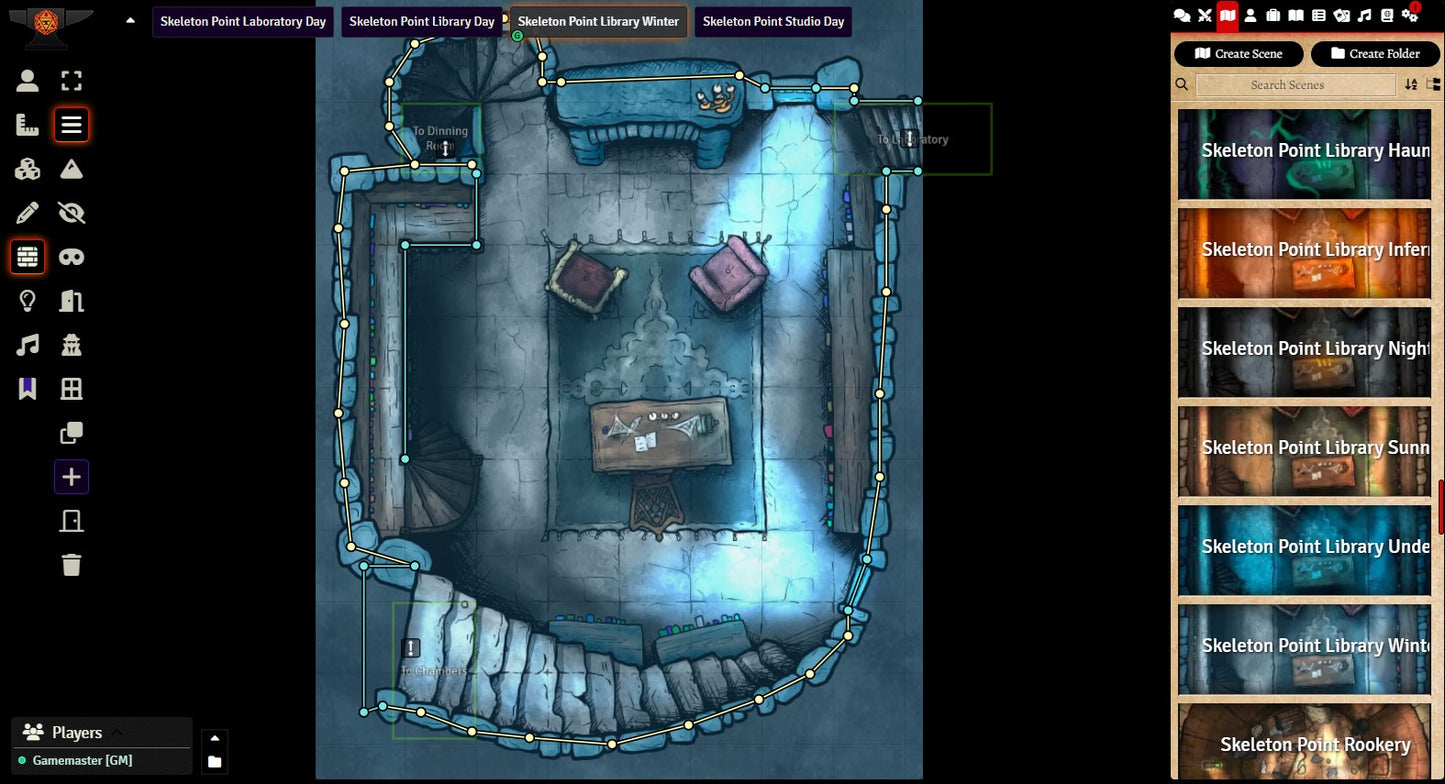Go to Skeleton Point Studio Day scene
This screenshot has width=1445, height=784.
773,21
